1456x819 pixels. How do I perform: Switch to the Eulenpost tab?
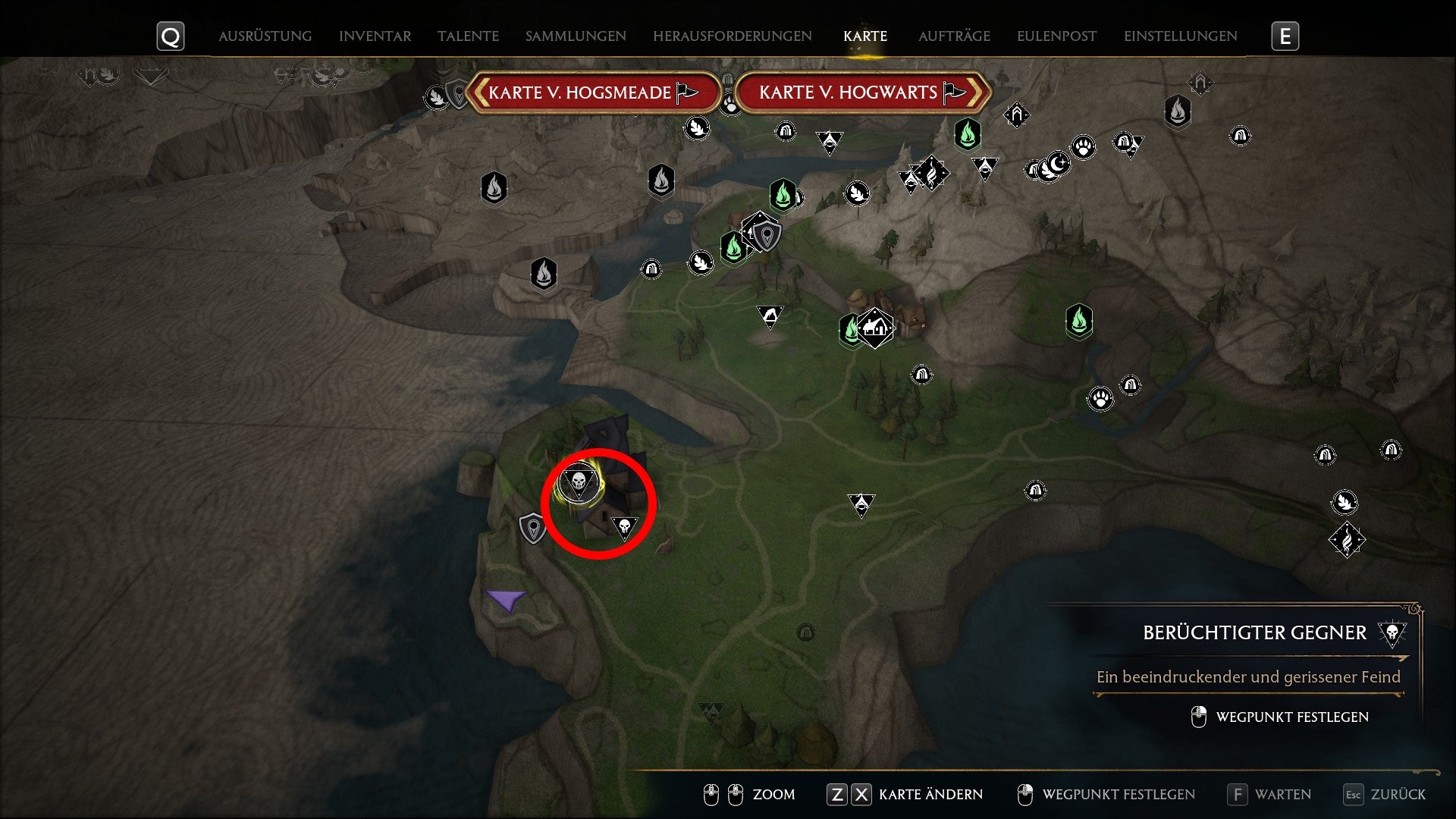click(1056, 35)
